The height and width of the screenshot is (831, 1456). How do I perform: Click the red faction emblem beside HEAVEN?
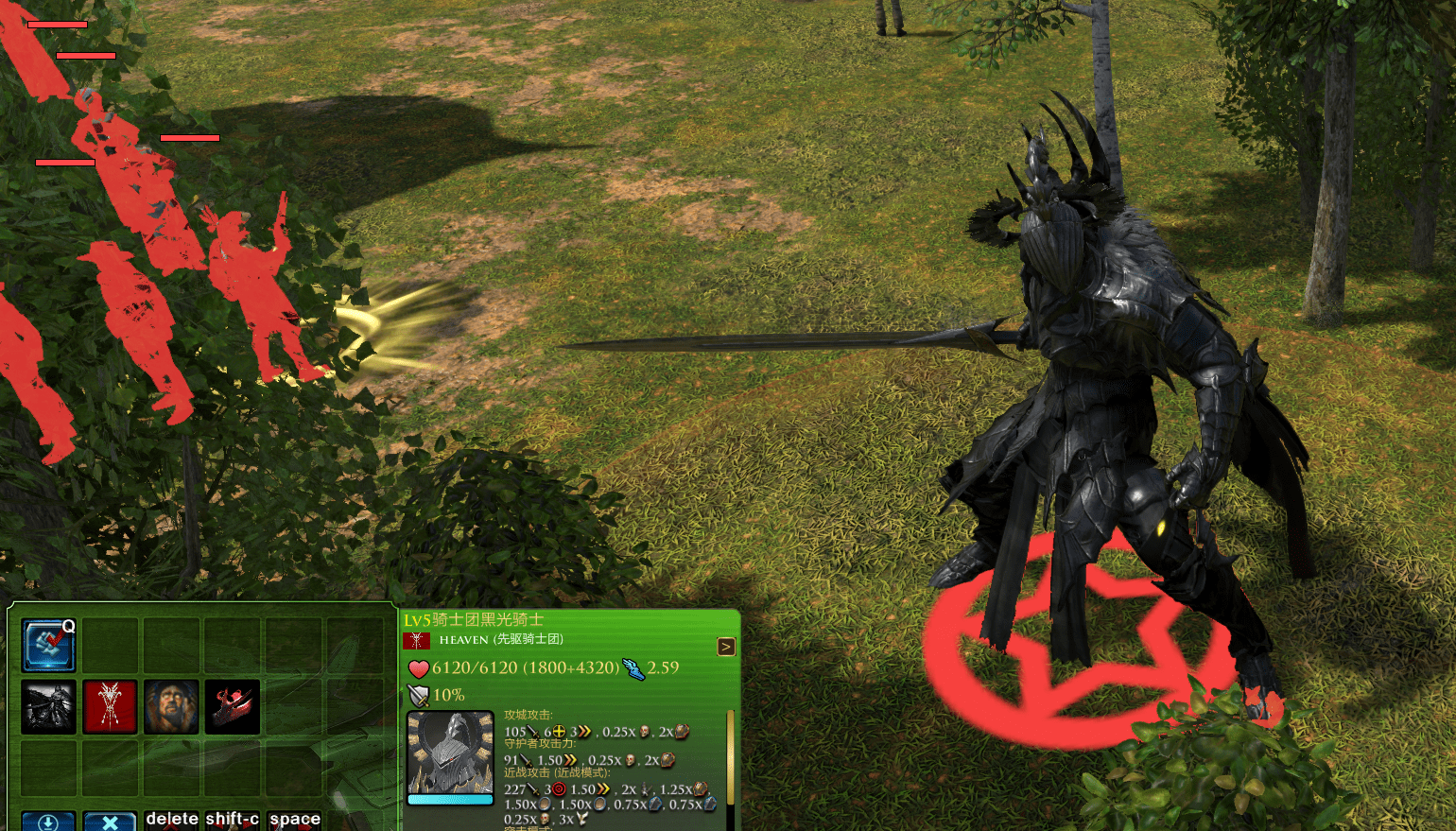[x=416, y=641]
